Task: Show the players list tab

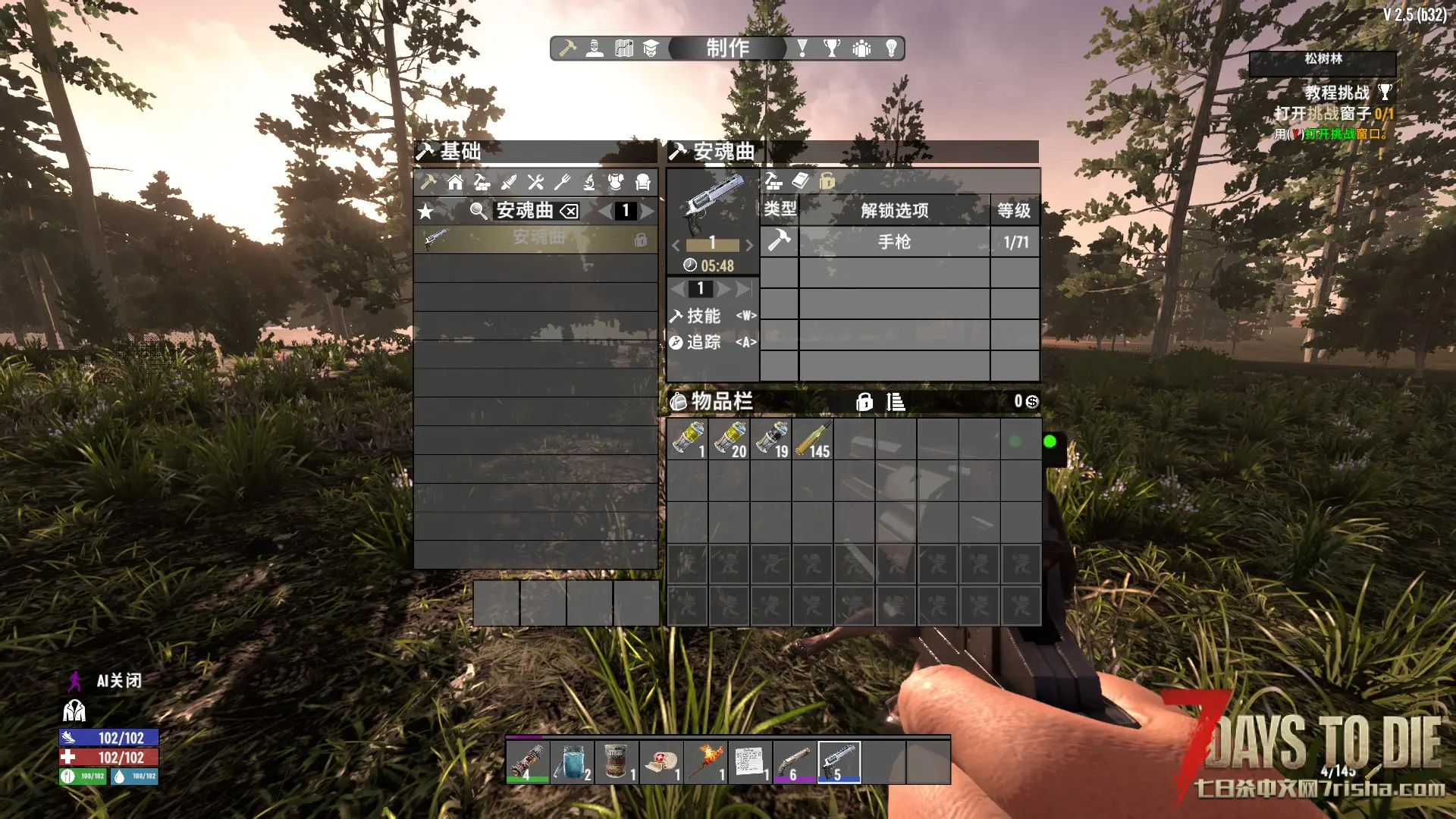Action: click(x=861, y=49)
